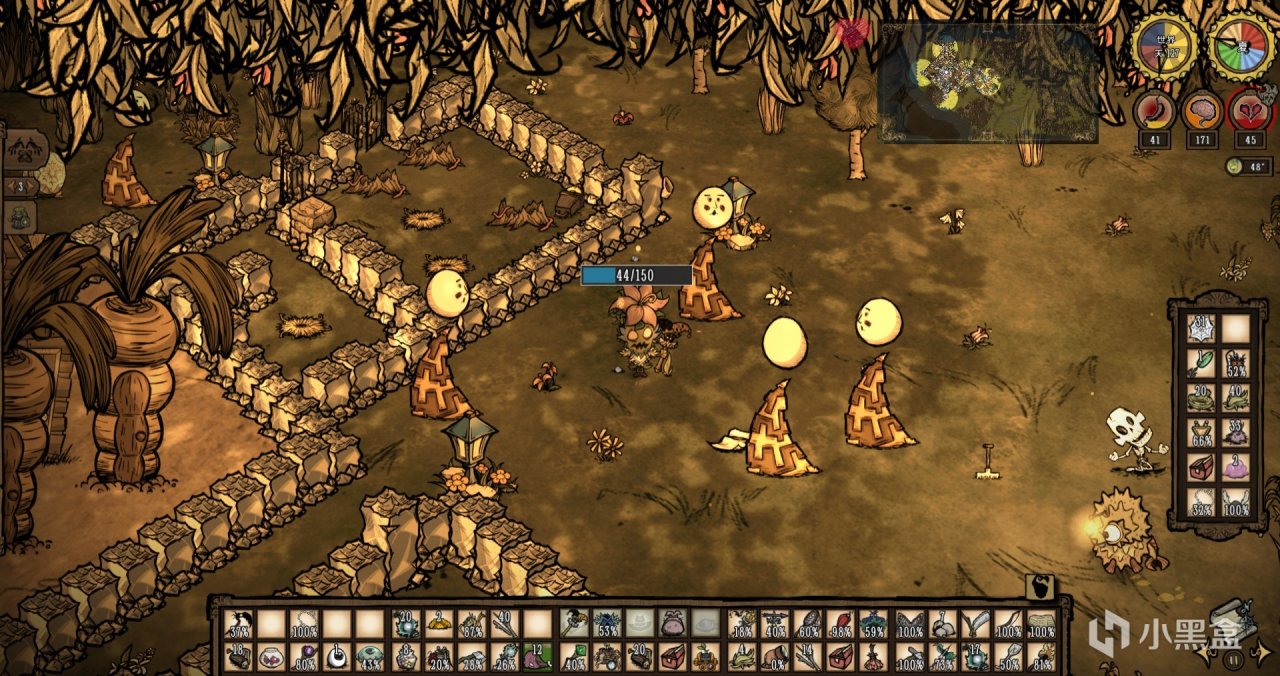Viewport: 1280px width, 676px height.
Task: Select the log stack of 18
Action: click(238, 658)
